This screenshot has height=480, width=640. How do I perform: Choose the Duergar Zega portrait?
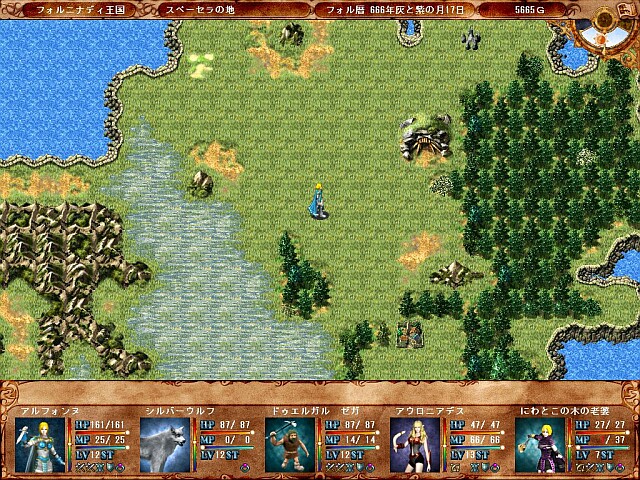[x=291, y=444]
